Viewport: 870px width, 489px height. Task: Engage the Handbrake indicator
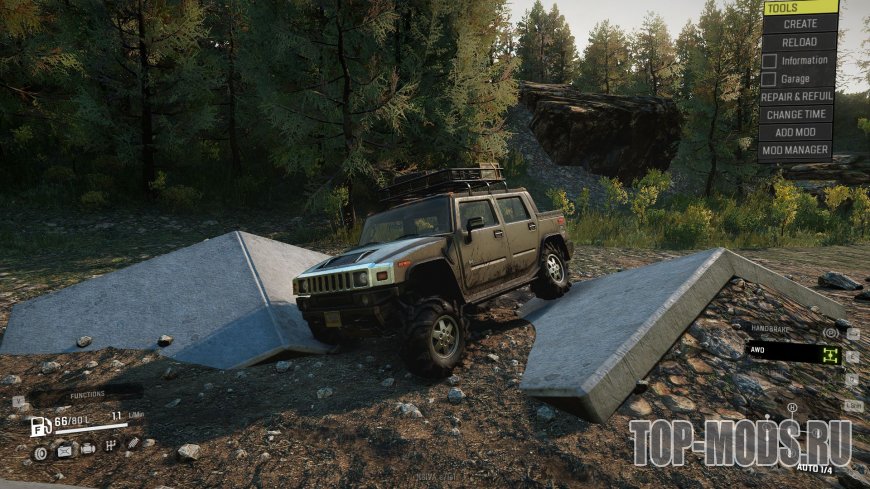(x=830, y=333)
